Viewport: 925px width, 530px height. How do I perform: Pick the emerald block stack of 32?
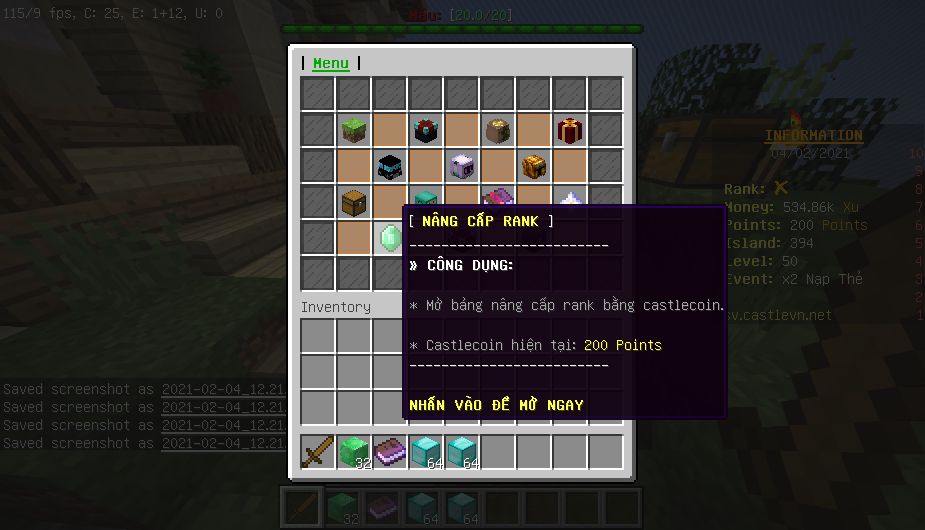(354, 452)
